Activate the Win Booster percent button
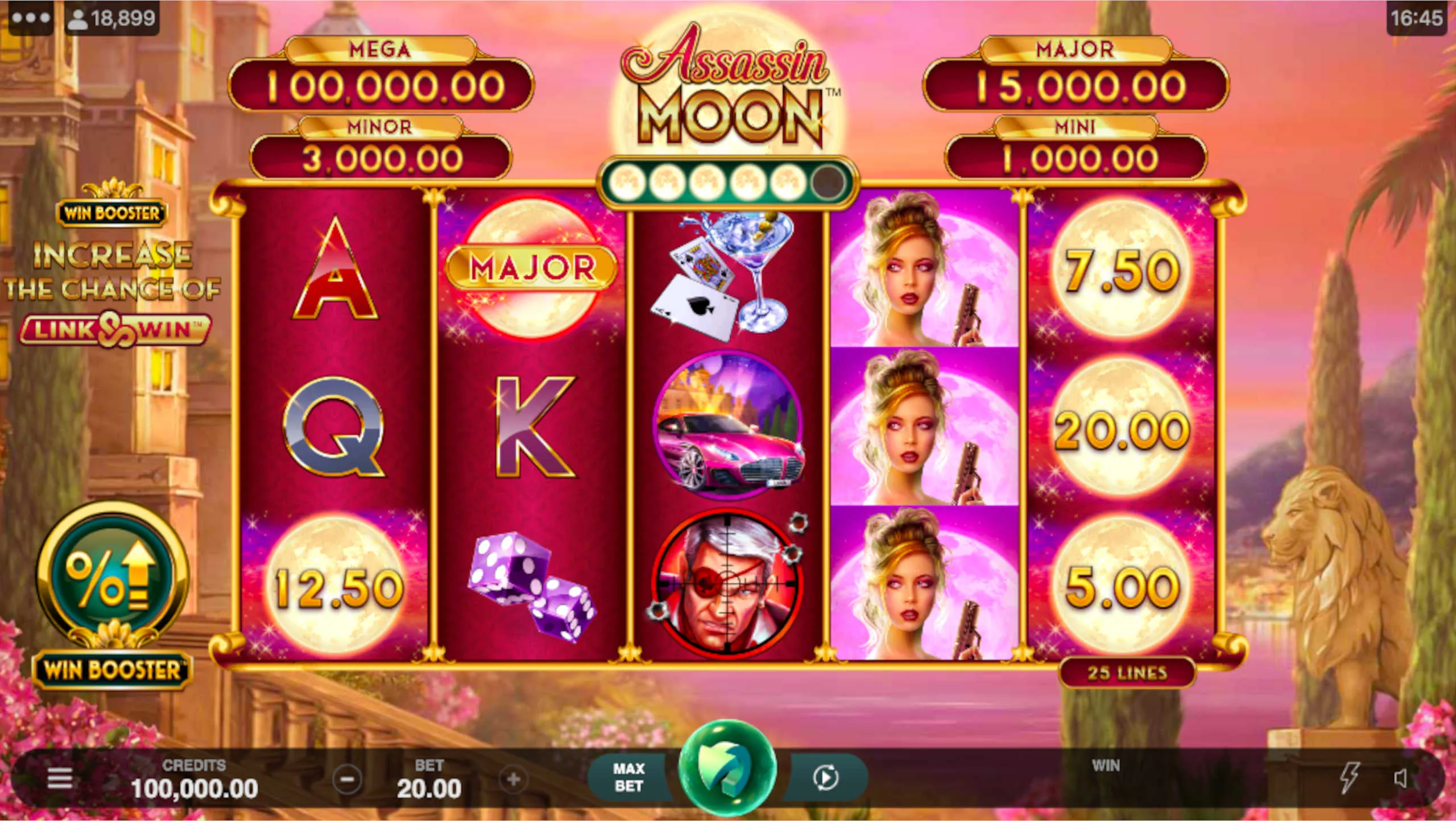This screenshot has width=1456, height=821. (x=112, y=577)
